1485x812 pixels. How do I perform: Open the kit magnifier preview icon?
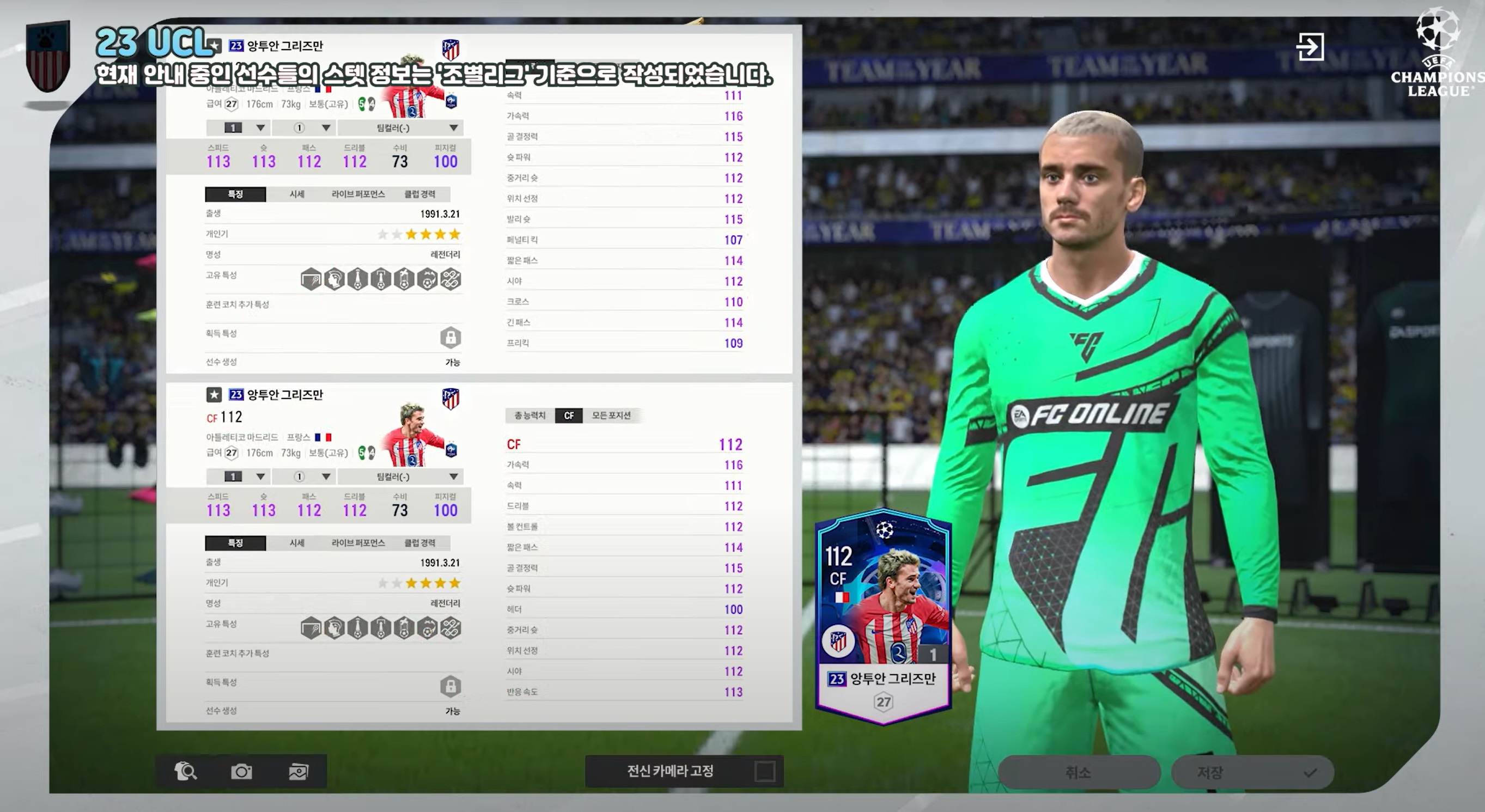point(186,771)
